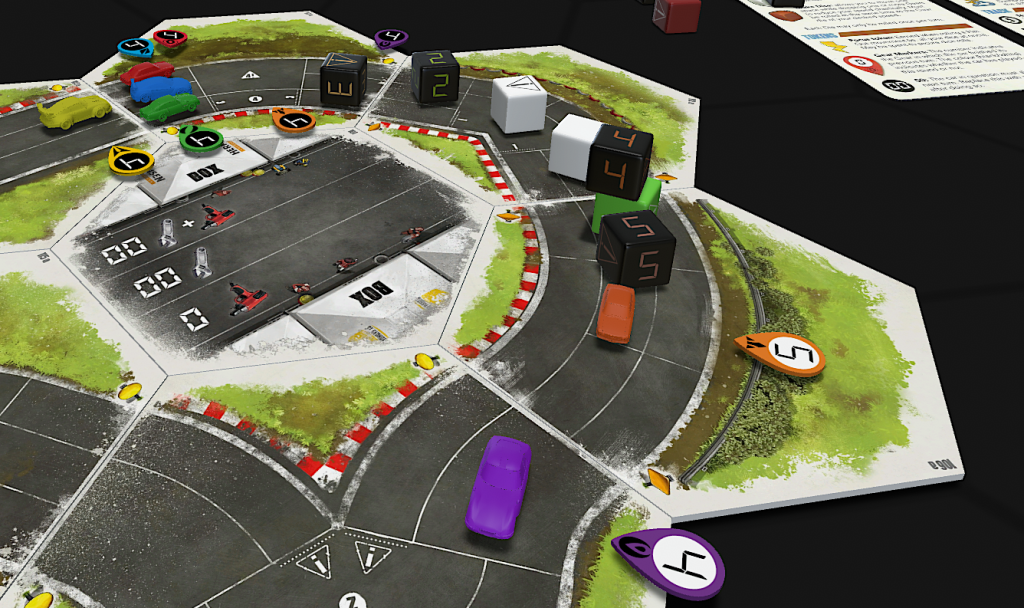
Task: Select the black die showing 5
Action: pos(636,250)
